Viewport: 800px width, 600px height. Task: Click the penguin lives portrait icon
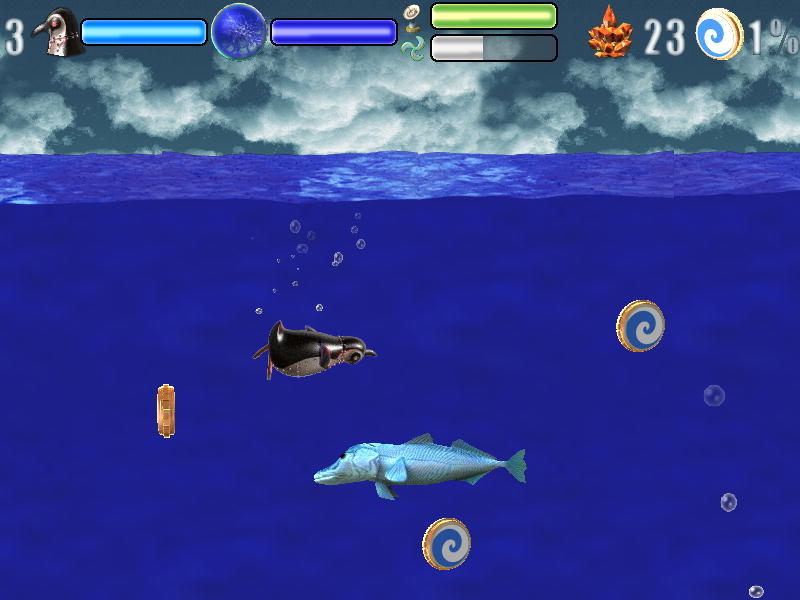pos(57,31)
